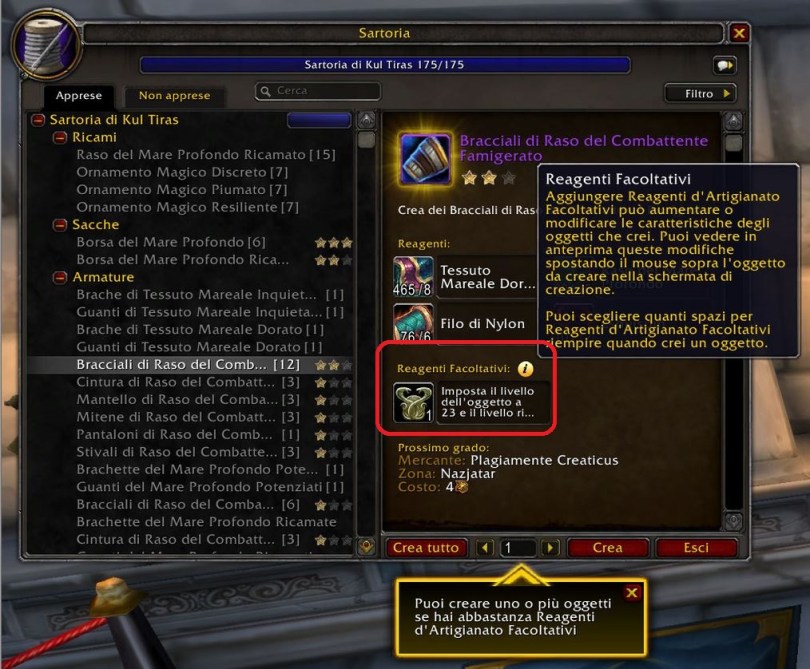Click the Crea tutto button
Image resolution: width=810 pixels, height=669 pixels.
coord(426,548)
